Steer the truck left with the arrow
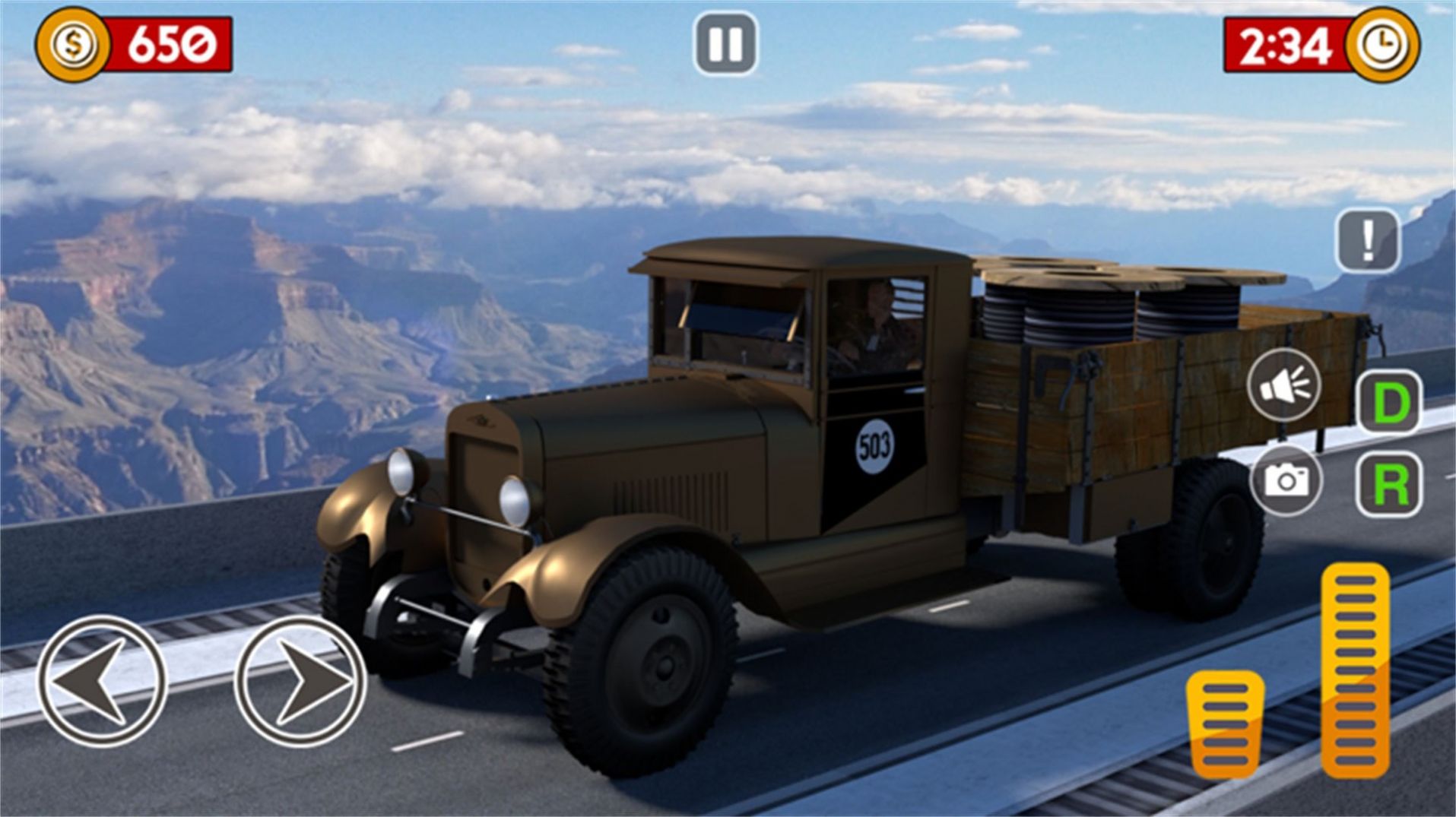The height and width of the screenshot is (817, 1456). tap(101, 680)
